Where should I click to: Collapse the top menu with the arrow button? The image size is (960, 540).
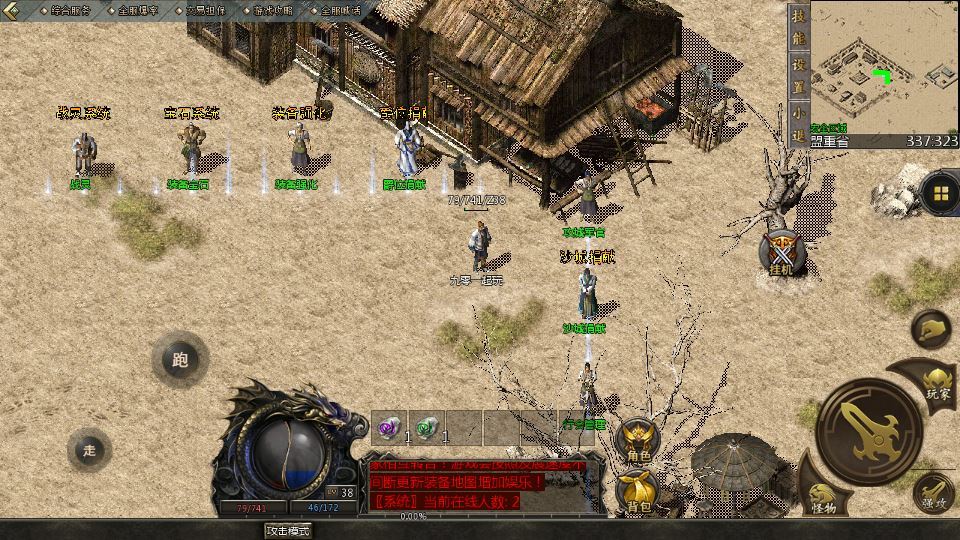14,10
